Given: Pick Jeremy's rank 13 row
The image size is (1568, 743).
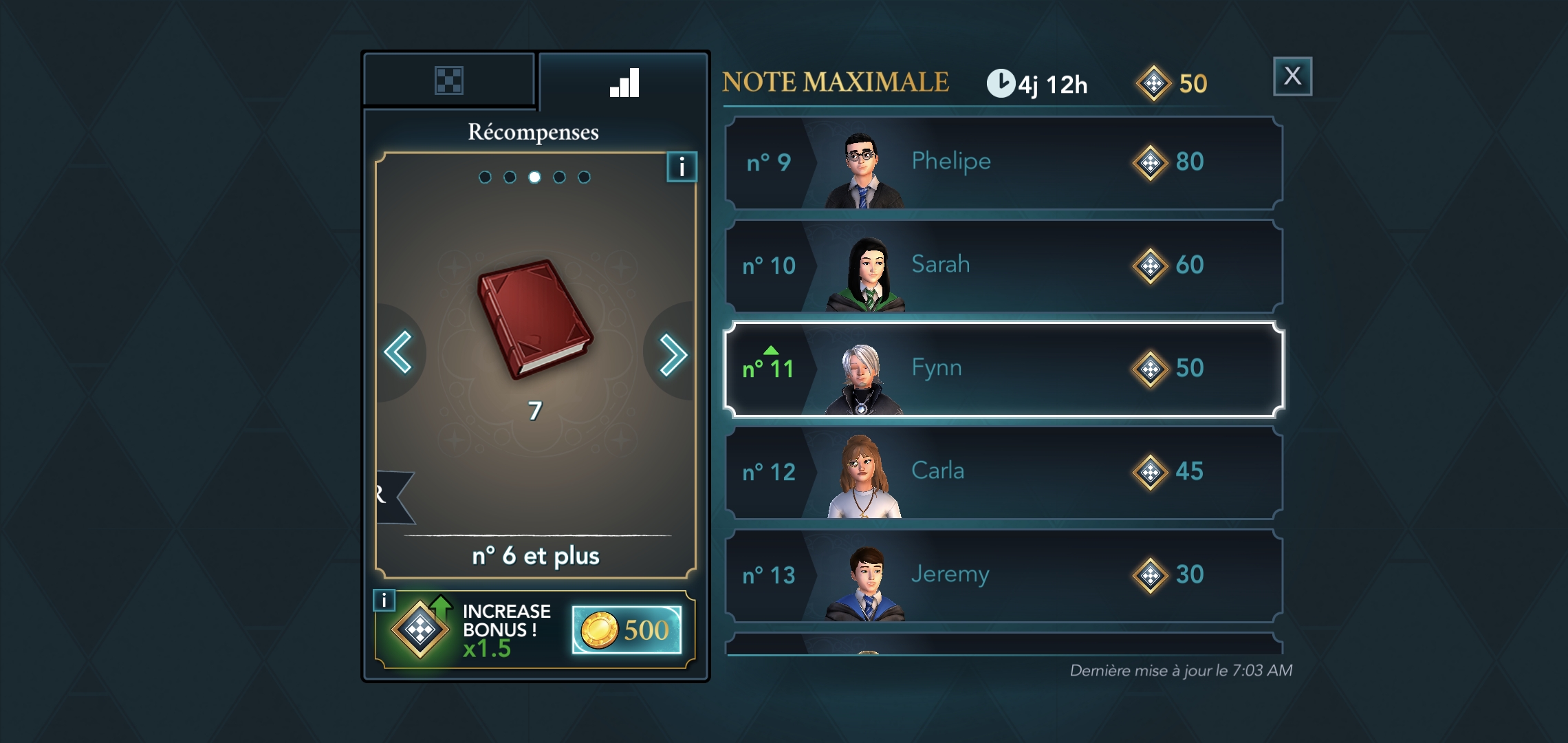Looking at the screenshot, I should pyautogui.click(x=1003, y=576).
